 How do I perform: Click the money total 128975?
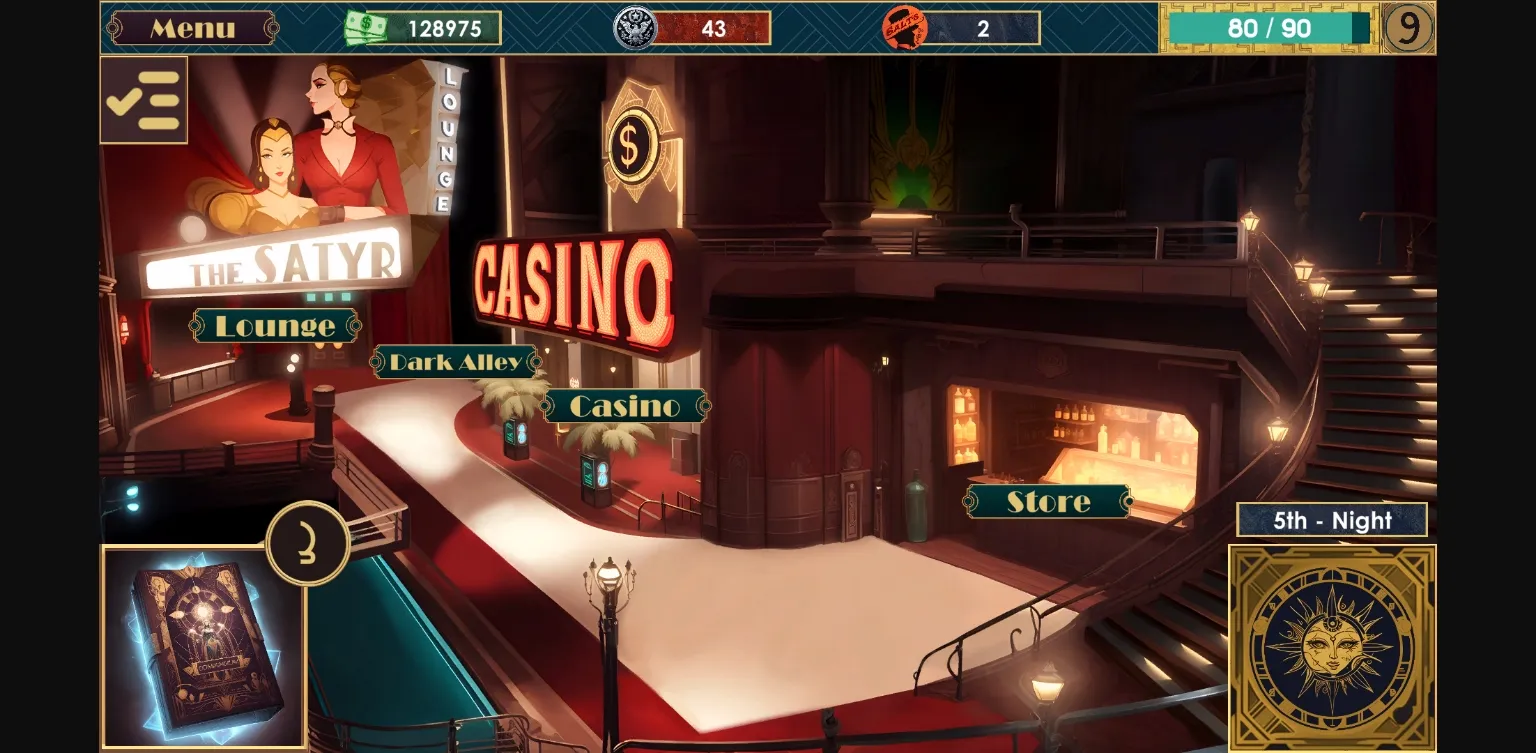click(447, 27)
